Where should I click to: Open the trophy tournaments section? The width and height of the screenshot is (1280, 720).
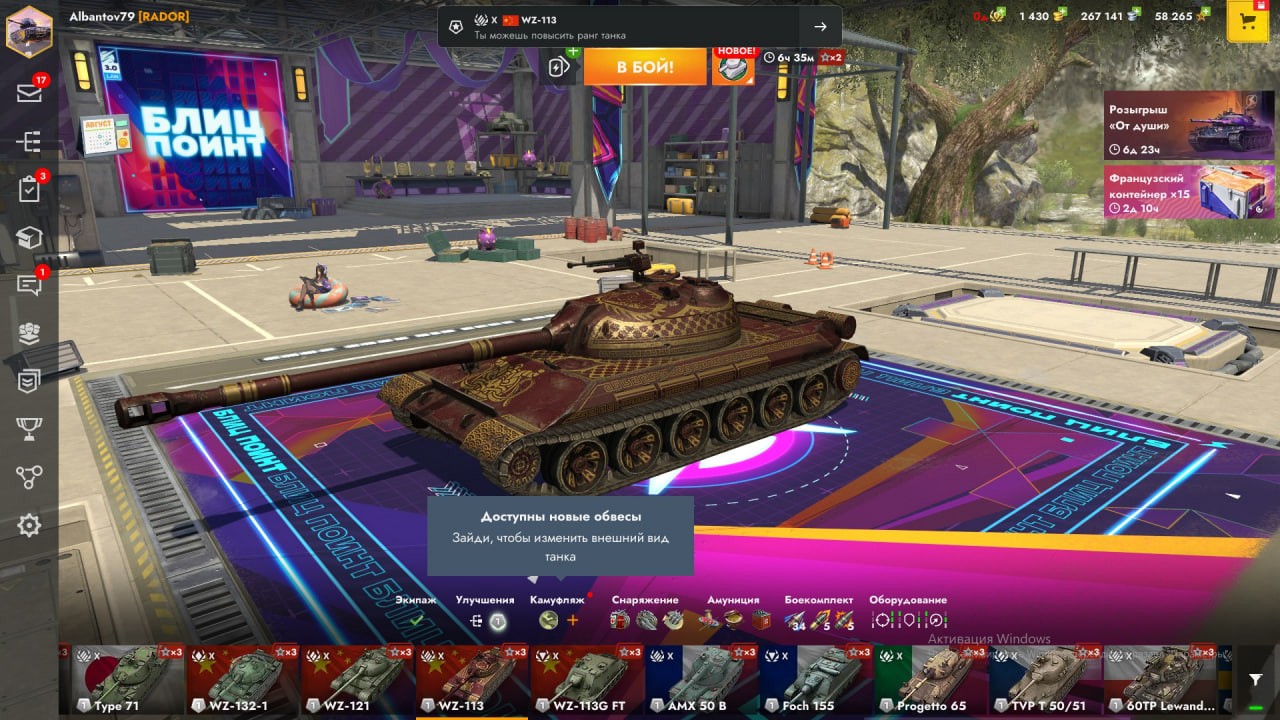[29, 429]
